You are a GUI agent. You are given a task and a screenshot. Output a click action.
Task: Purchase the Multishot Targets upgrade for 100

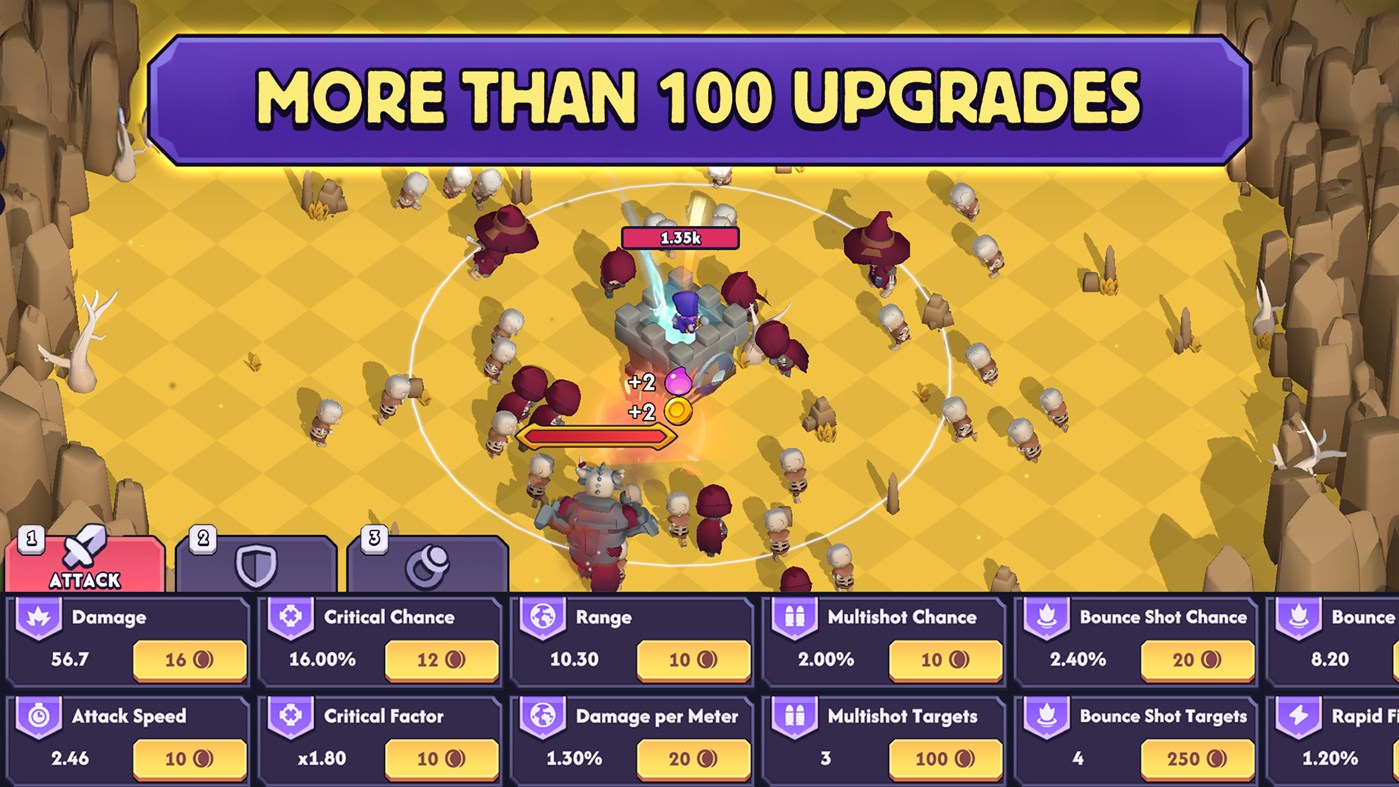(x=945, y=759)
